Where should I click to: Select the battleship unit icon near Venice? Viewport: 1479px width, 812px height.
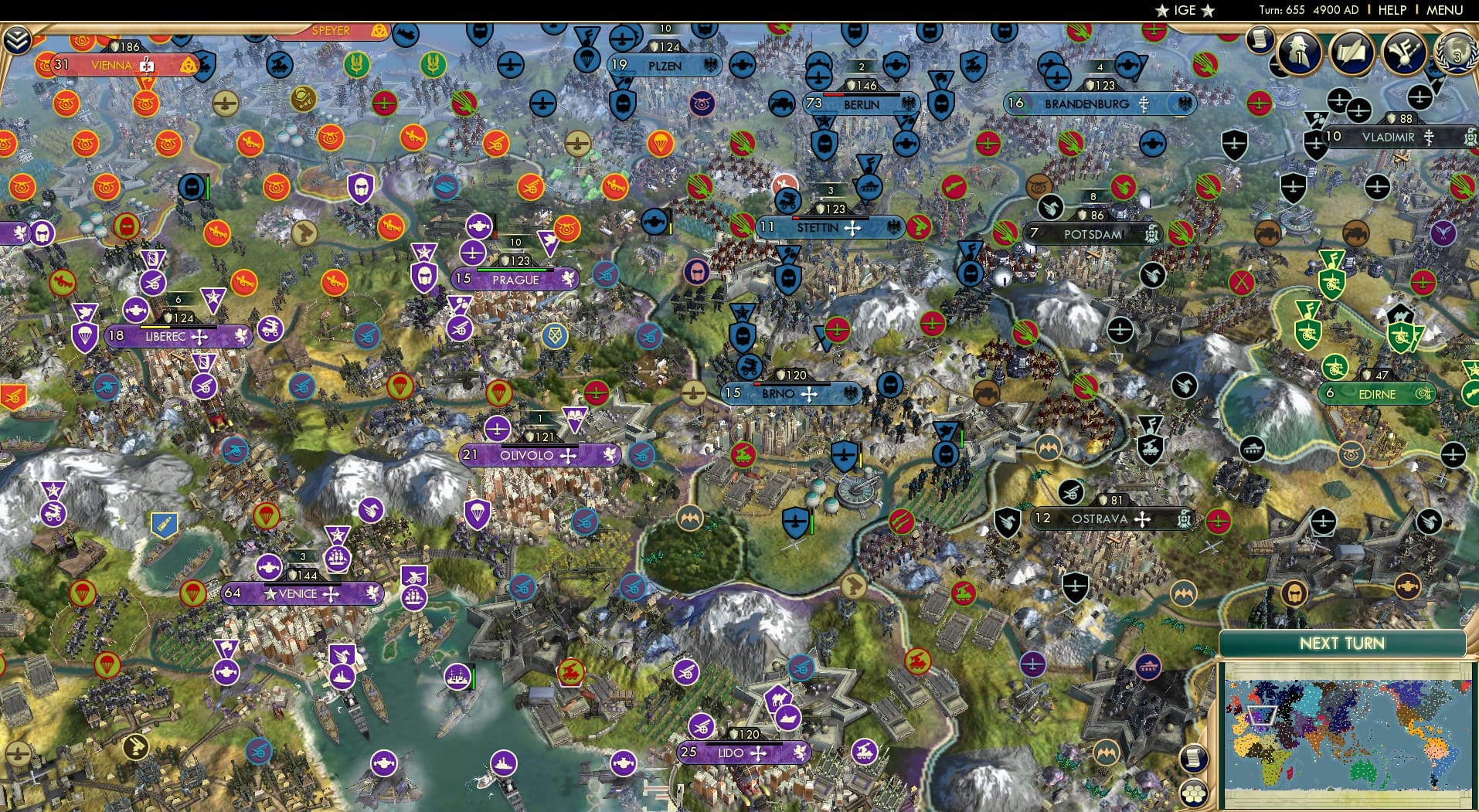pyautogui.click(x=342, y=678)
